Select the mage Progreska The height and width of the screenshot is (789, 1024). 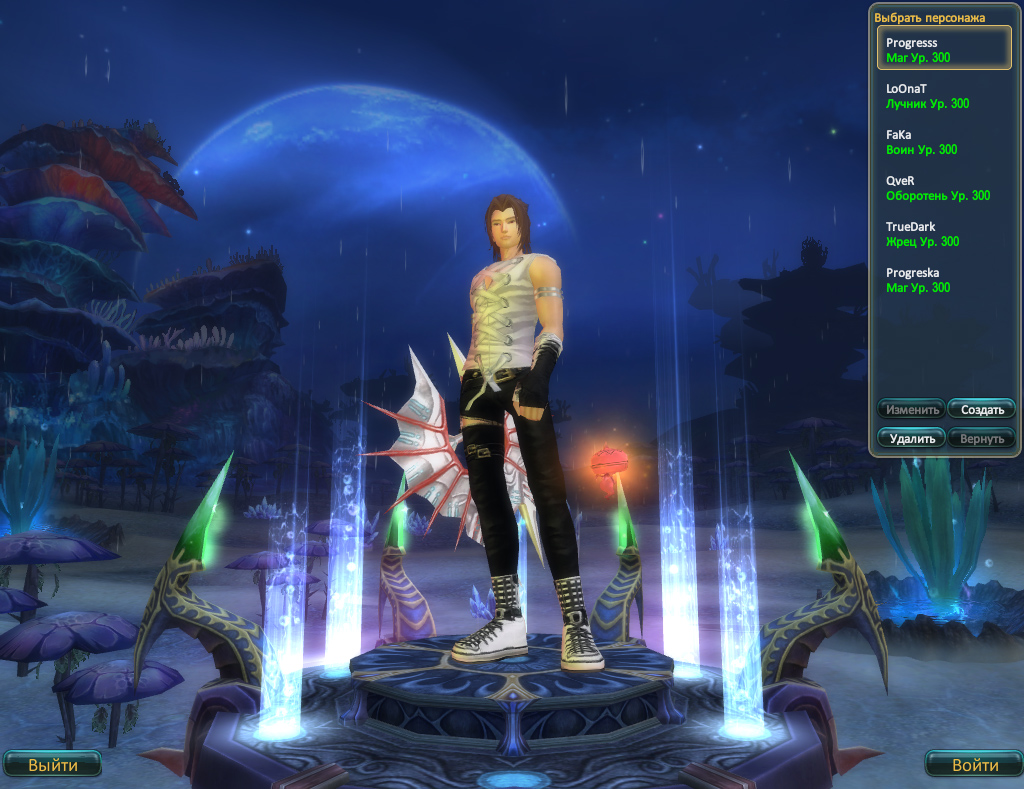(x=944, y=280)
